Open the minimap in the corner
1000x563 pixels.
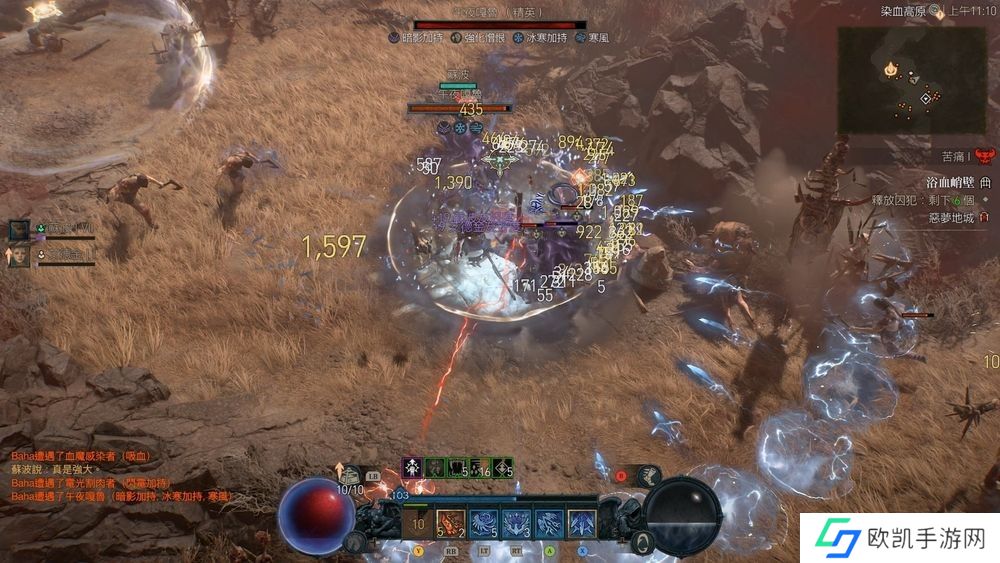pyautogui.click(x=911, y=81)
